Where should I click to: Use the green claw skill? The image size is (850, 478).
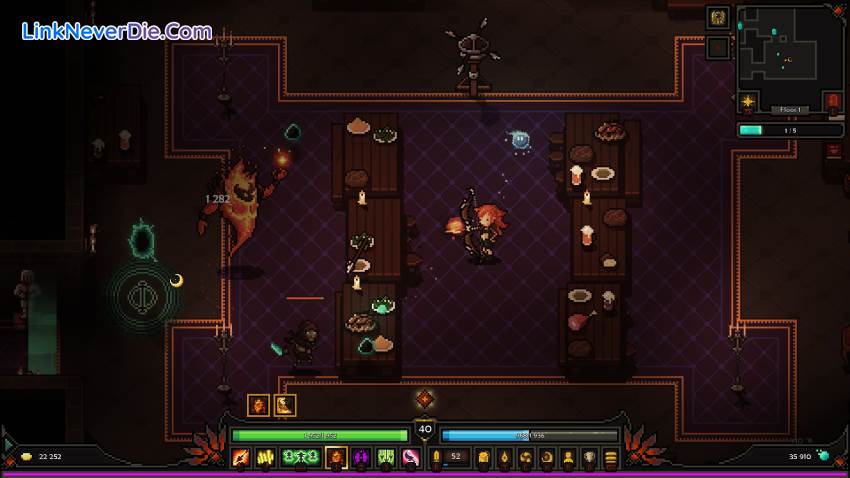(385, 458)
